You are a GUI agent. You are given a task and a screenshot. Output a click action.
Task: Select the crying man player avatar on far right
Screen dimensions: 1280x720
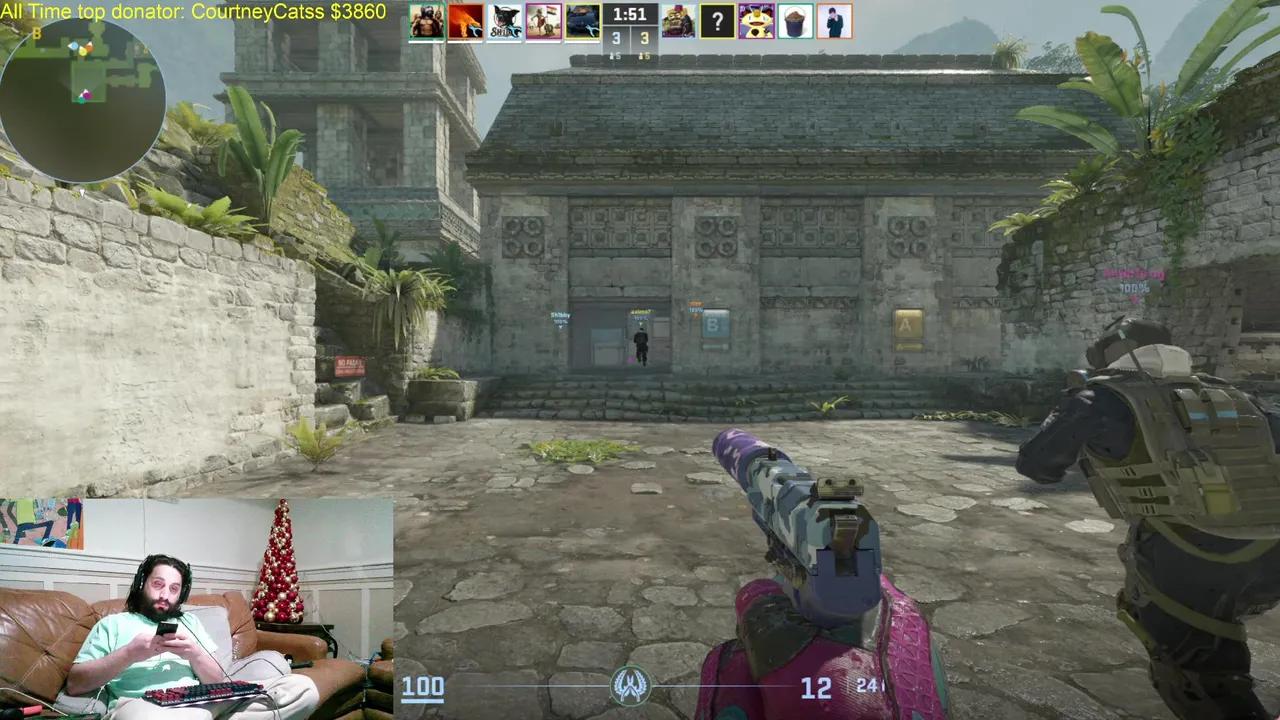(x=834, y=20)
